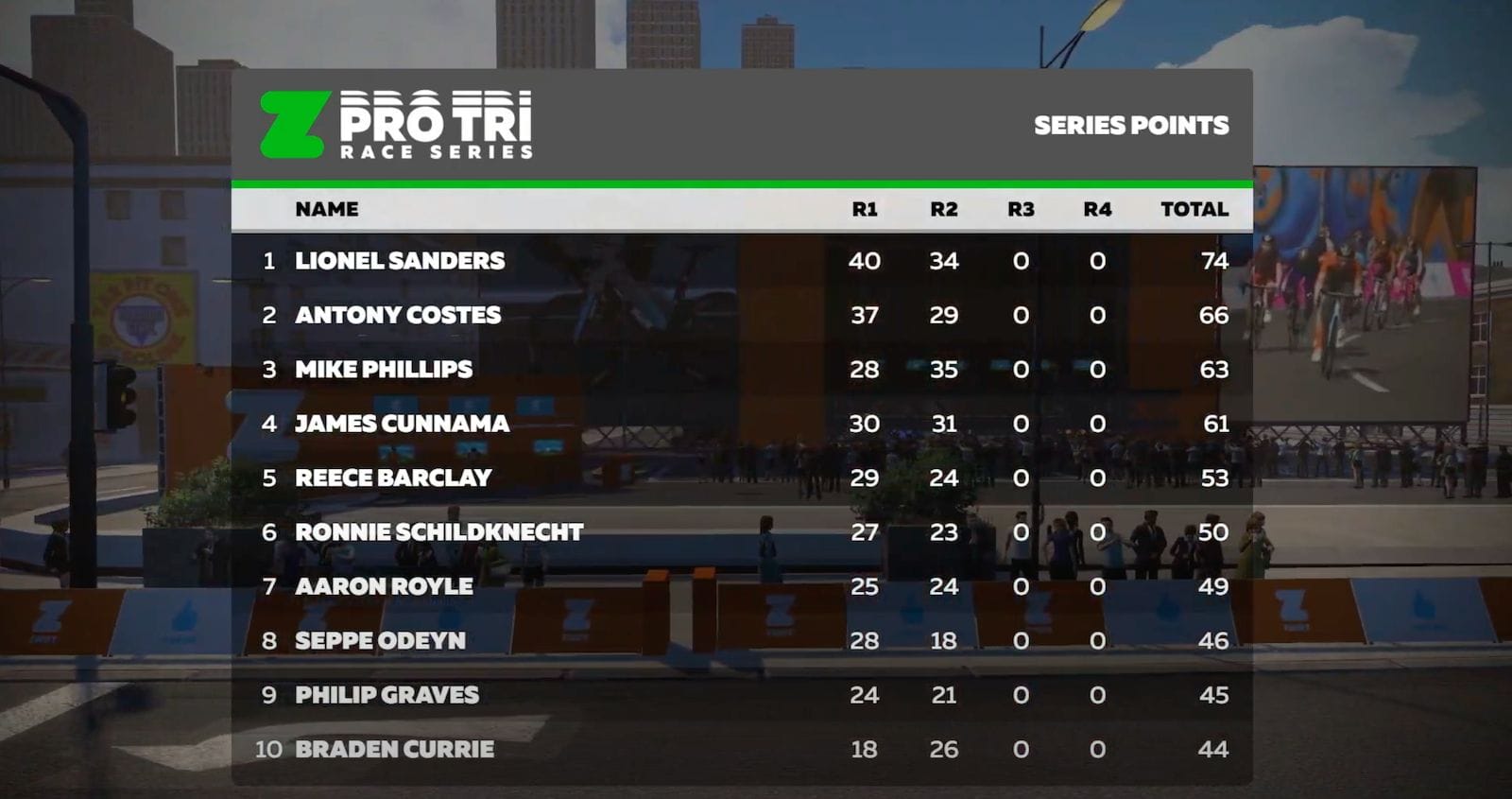Pick the Reece Barclay row
The width and height of the screenshot is (1512, 799).
(x=393, y=478)
